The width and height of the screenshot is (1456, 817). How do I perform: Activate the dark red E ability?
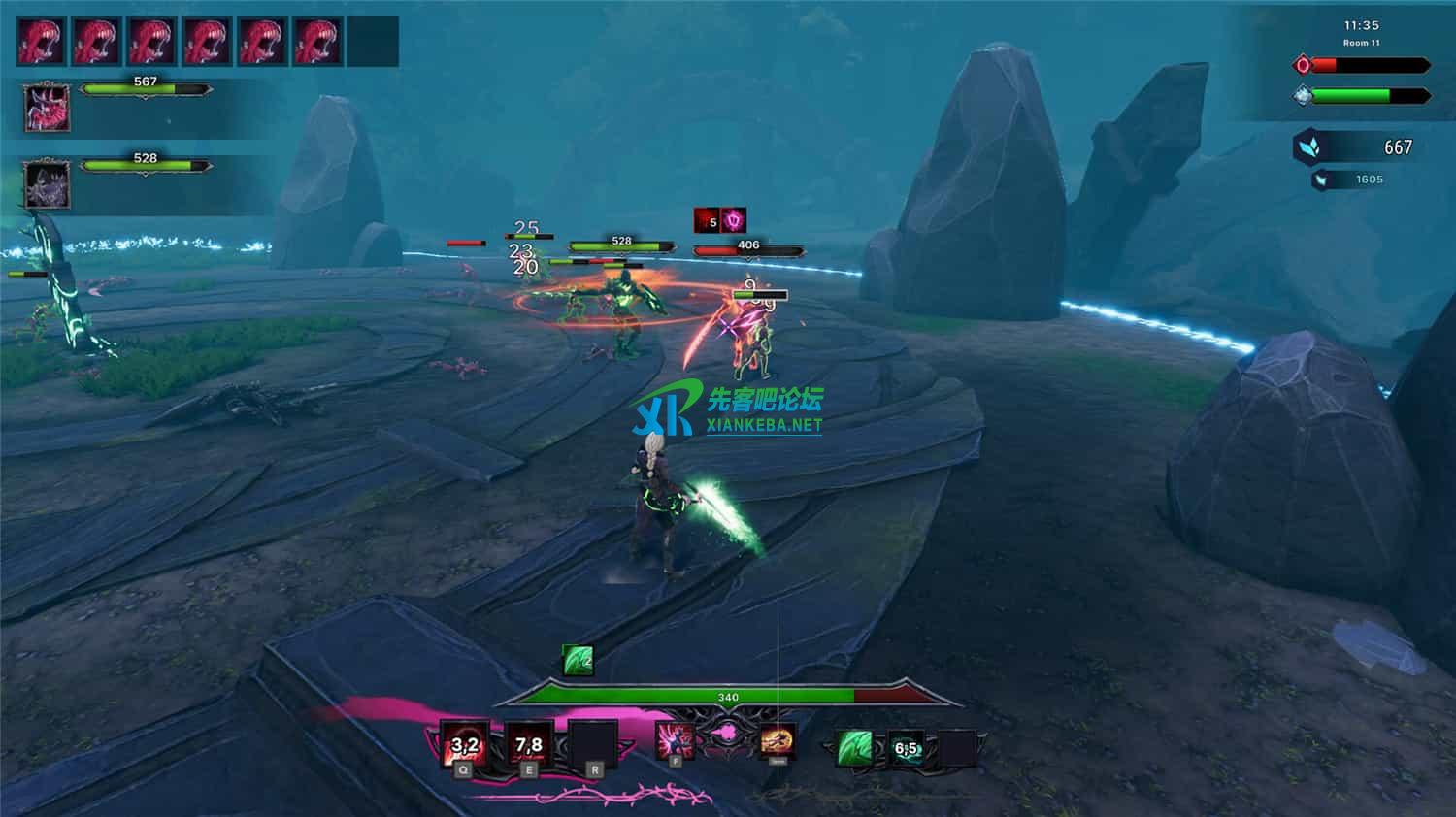(x=529, y=745)
